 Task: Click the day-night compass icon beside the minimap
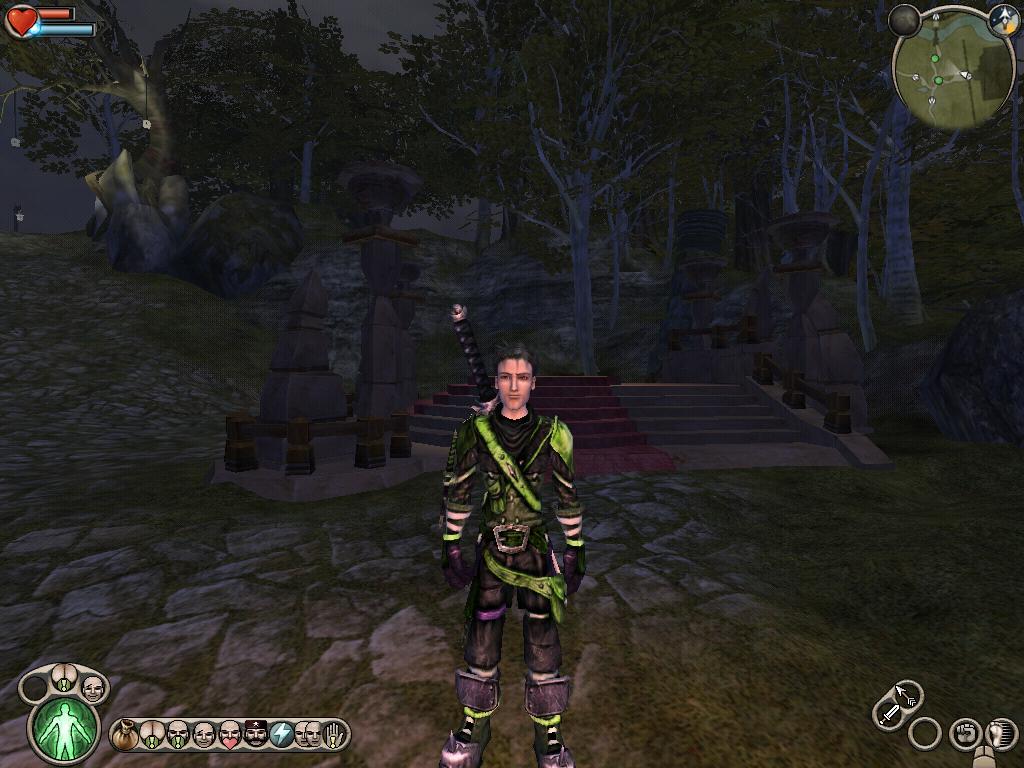tap(1002, 19)
